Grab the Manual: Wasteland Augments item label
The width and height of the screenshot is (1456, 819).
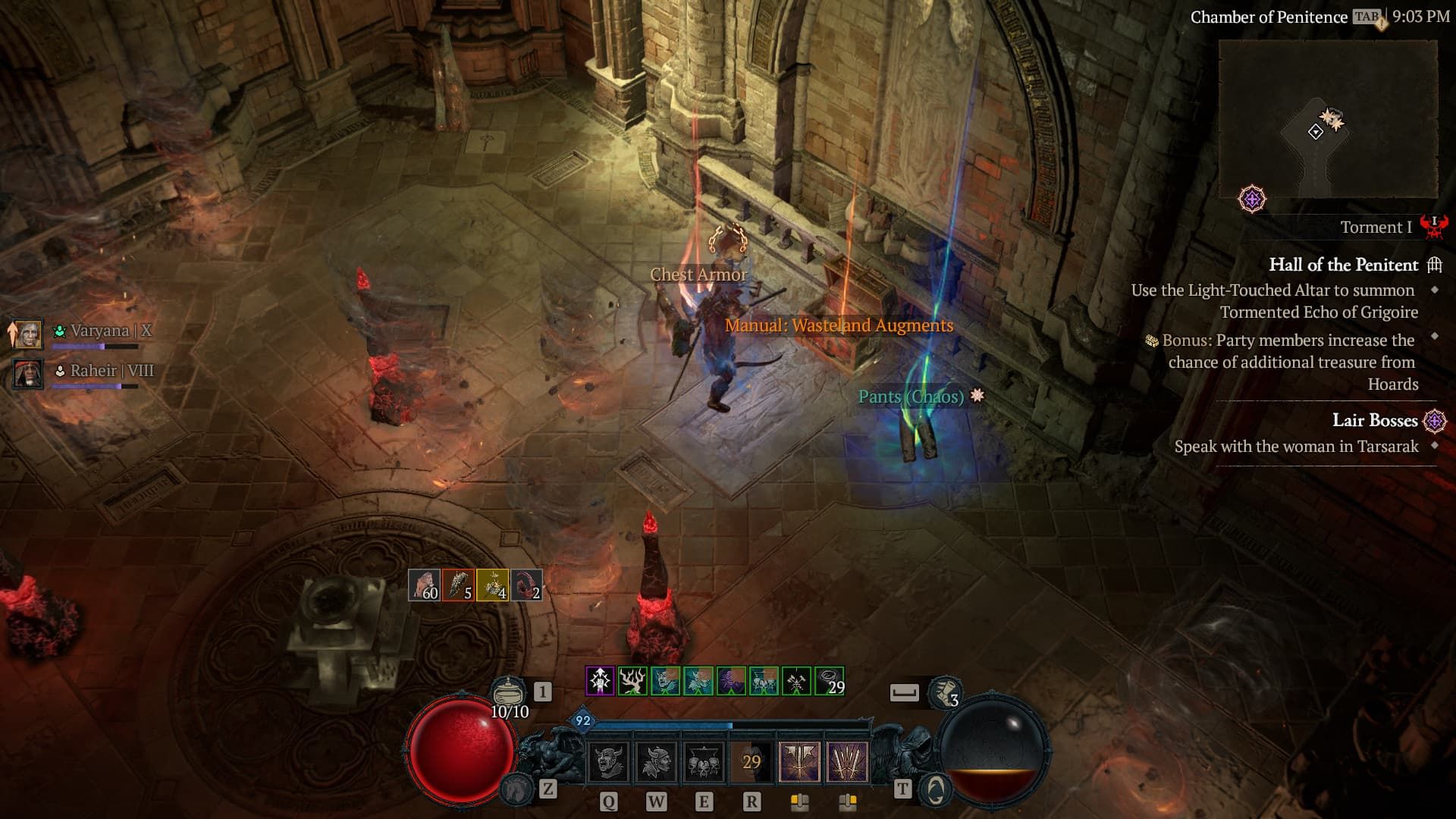838,326
